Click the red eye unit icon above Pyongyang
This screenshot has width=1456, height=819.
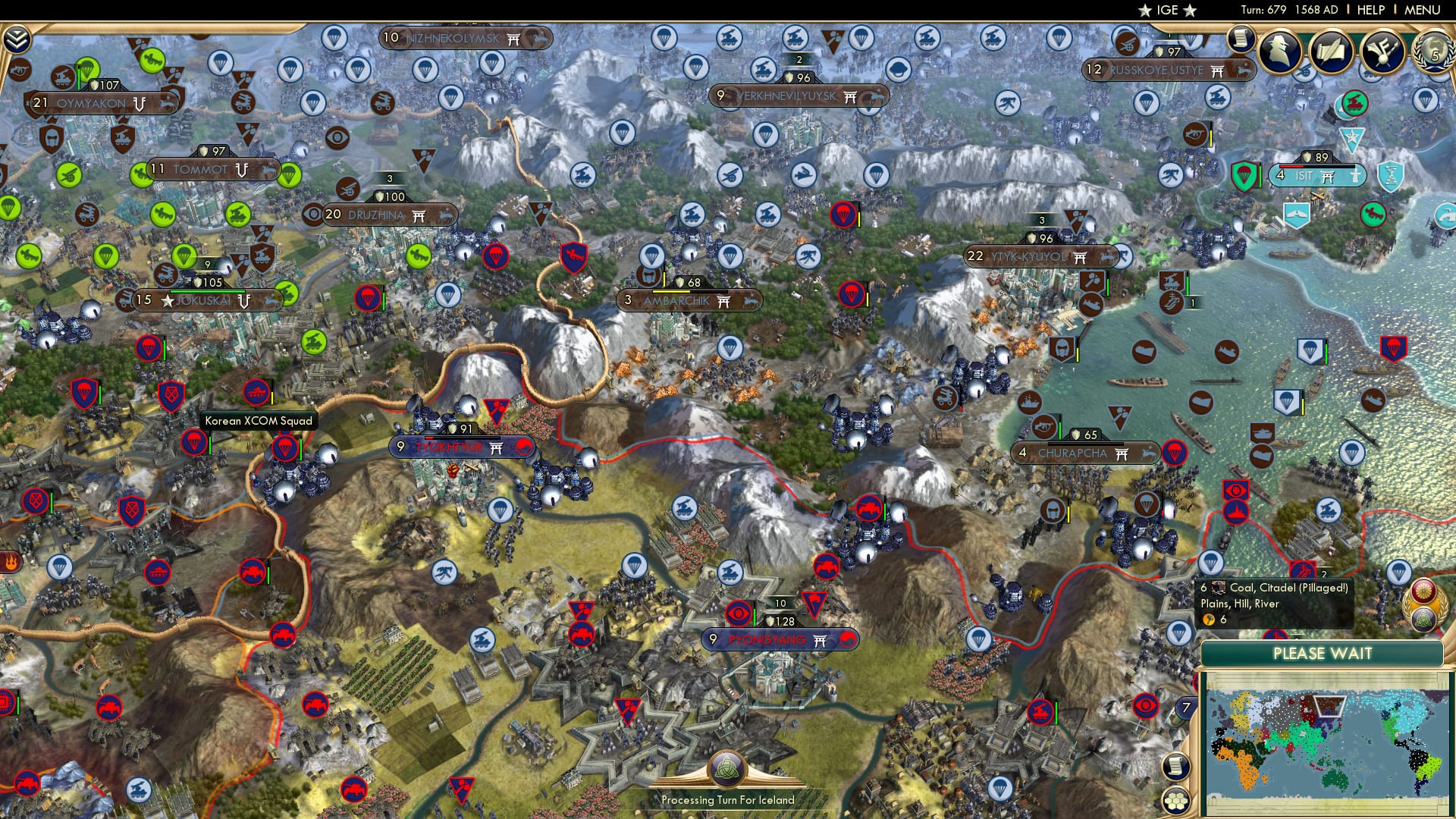tap(738, 614)
